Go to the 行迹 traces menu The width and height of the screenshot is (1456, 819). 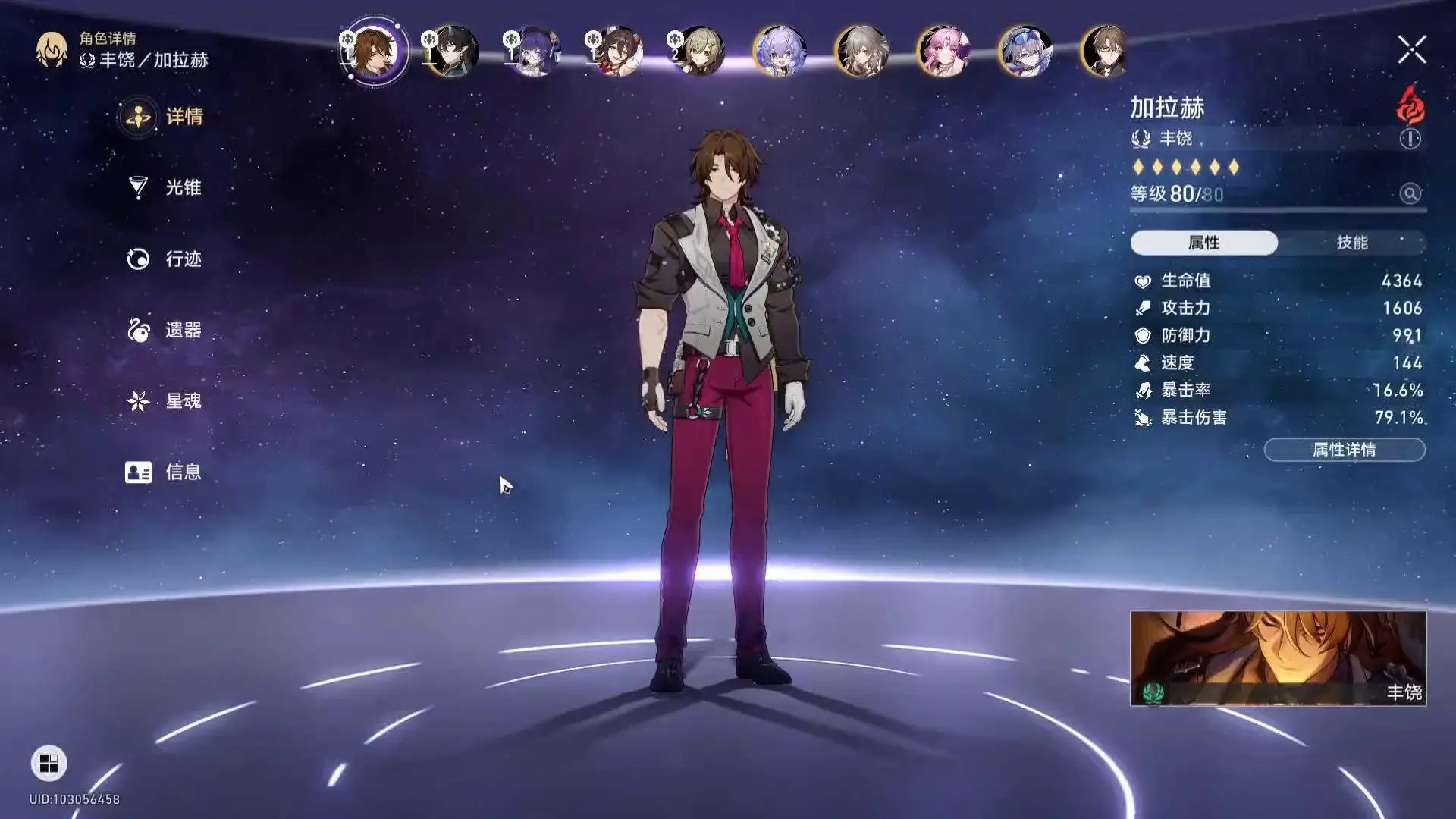tap(163, 259)
